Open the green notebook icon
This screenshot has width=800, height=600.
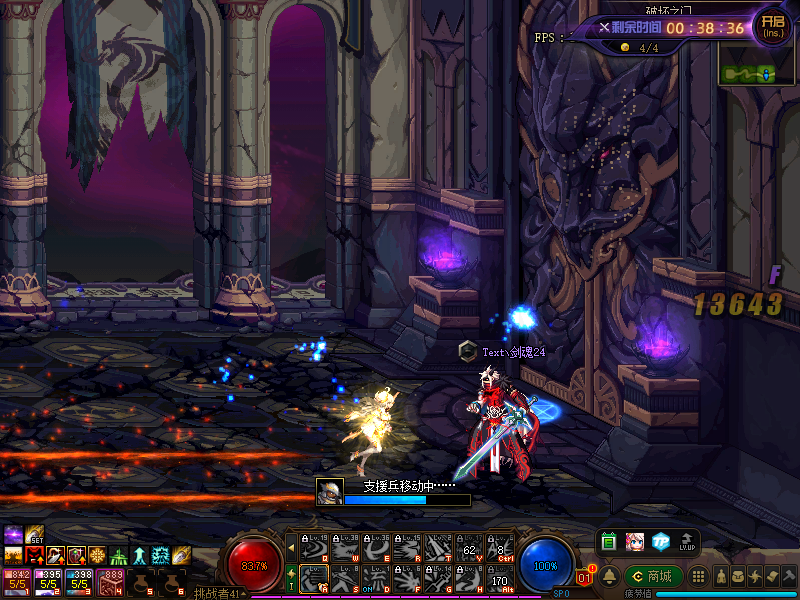click(608, 541)
